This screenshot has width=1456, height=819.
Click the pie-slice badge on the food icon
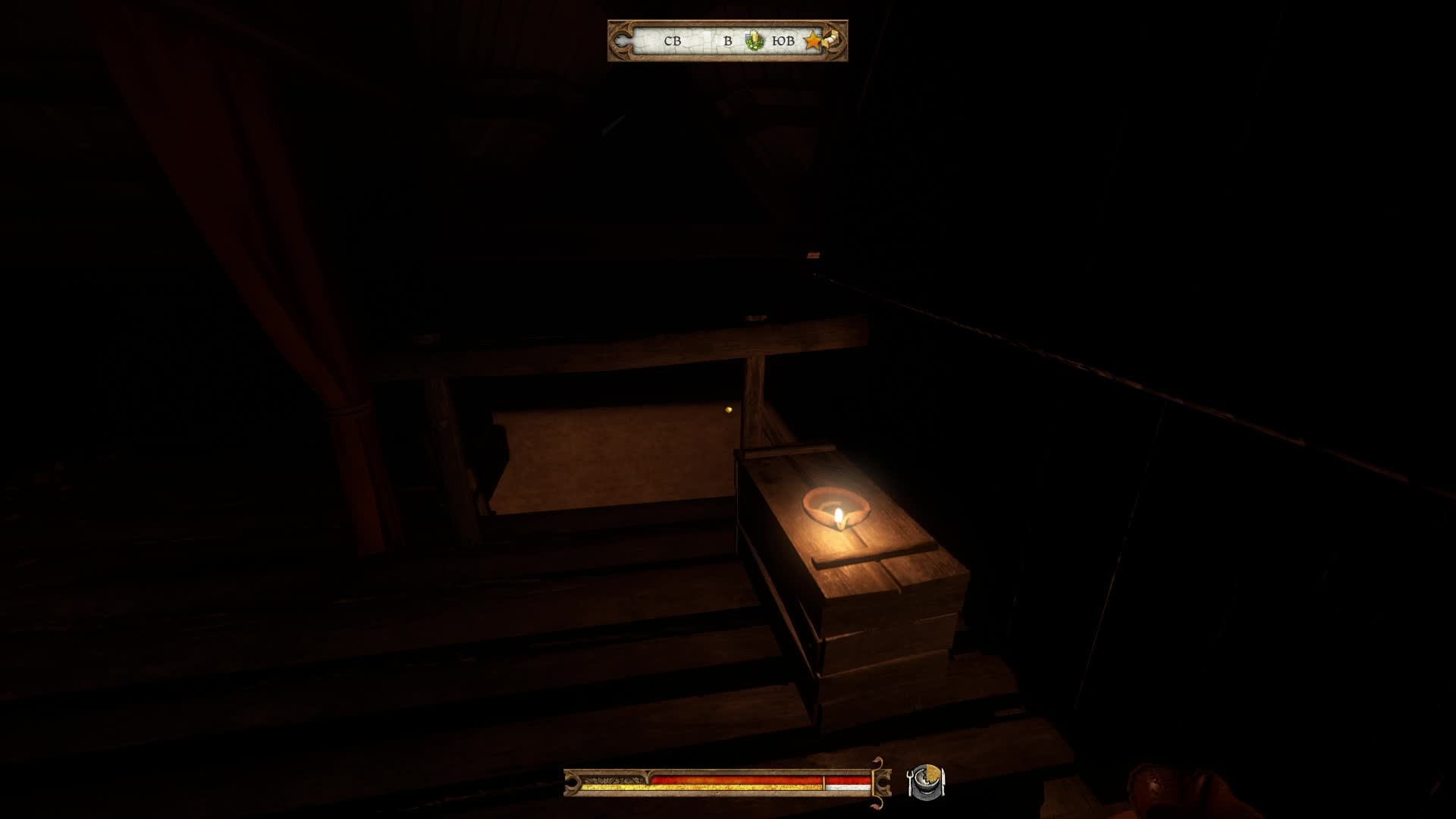pos(934,773)
